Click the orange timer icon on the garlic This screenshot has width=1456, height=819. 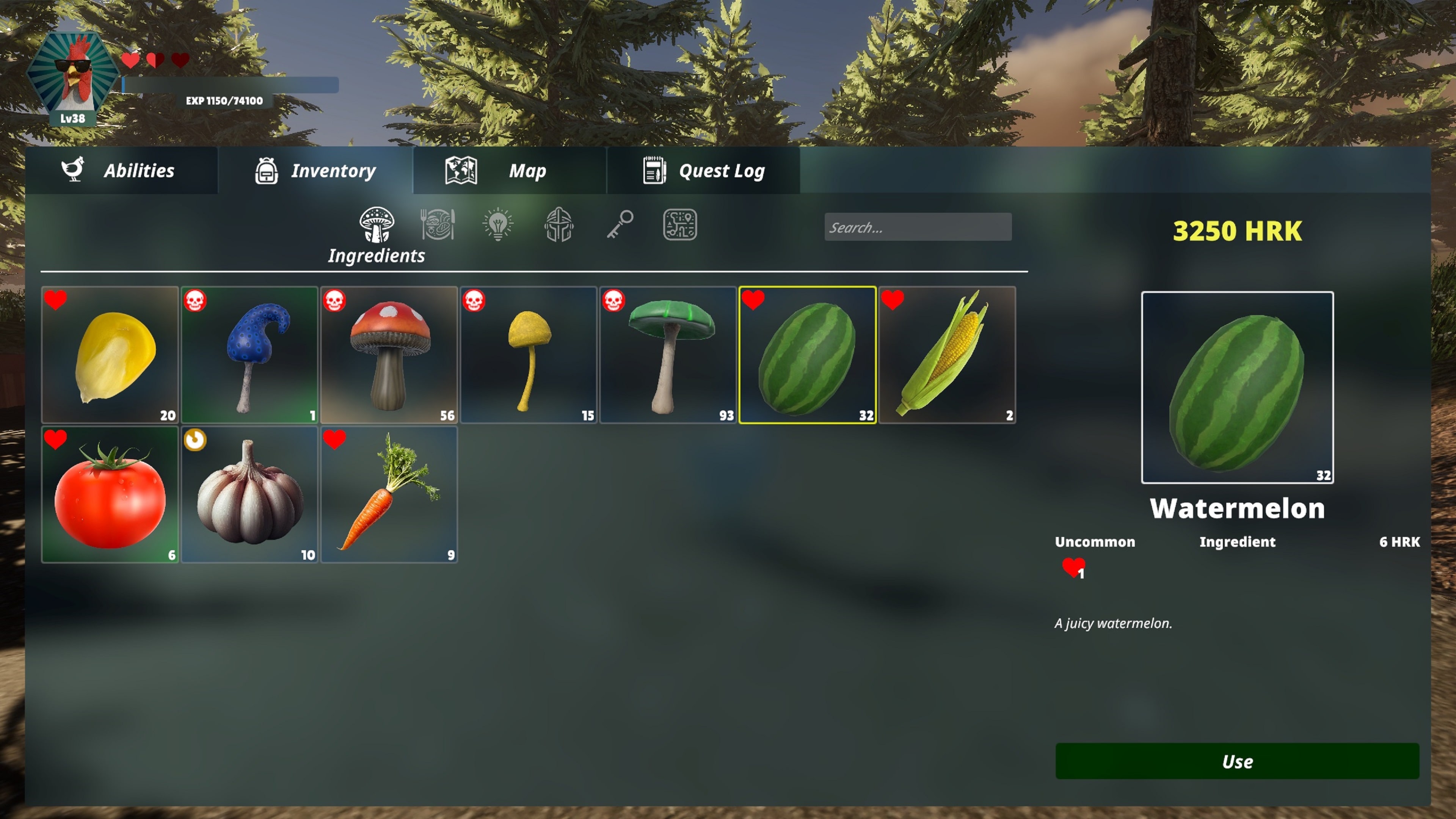click(x=196, y=440)
